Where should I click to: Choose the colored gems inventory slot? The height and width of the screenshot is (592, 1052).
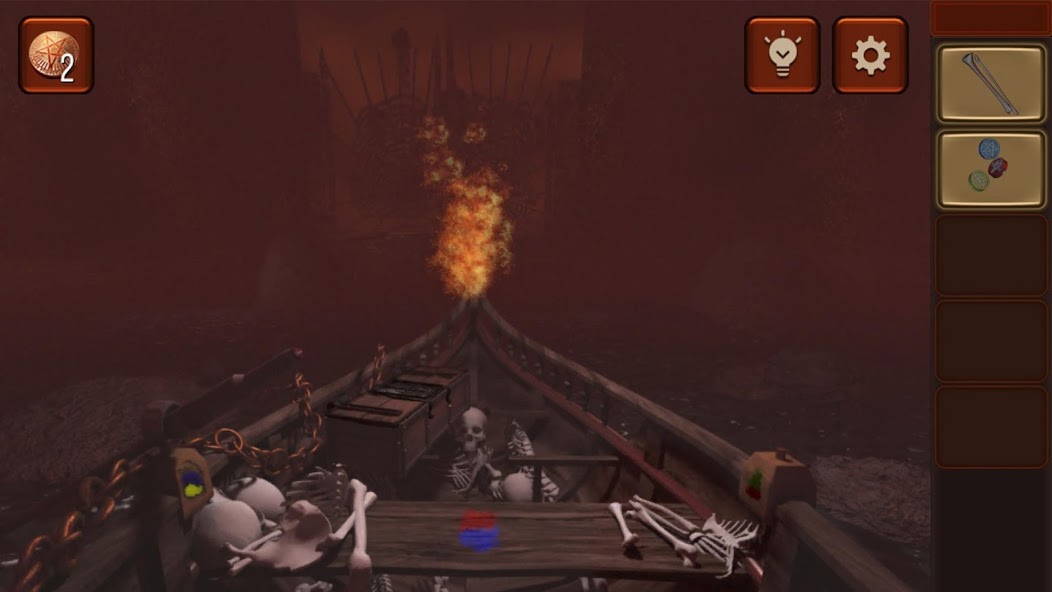990,169
